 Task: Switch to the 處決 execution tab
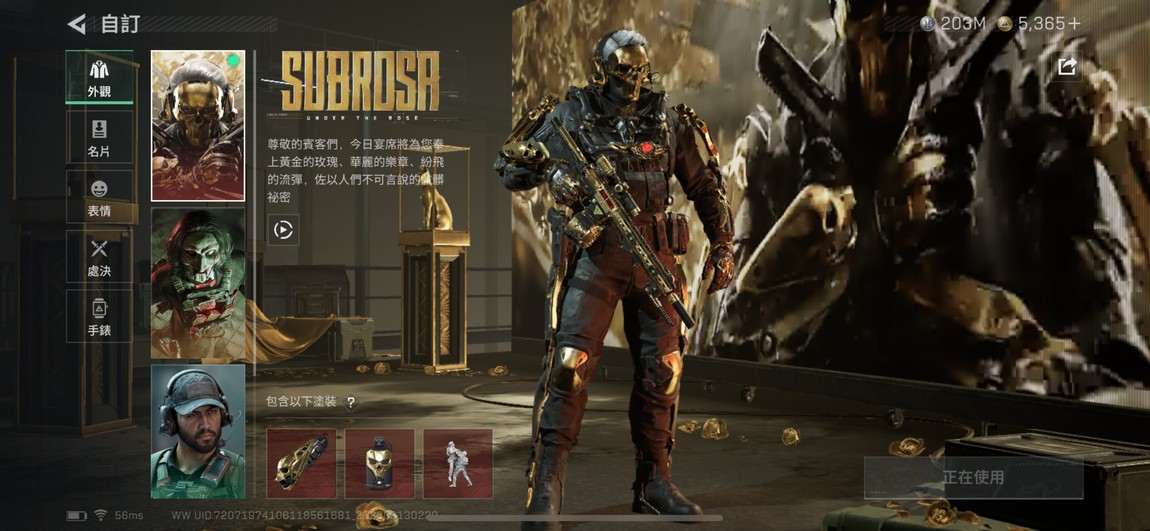(99, 257)
